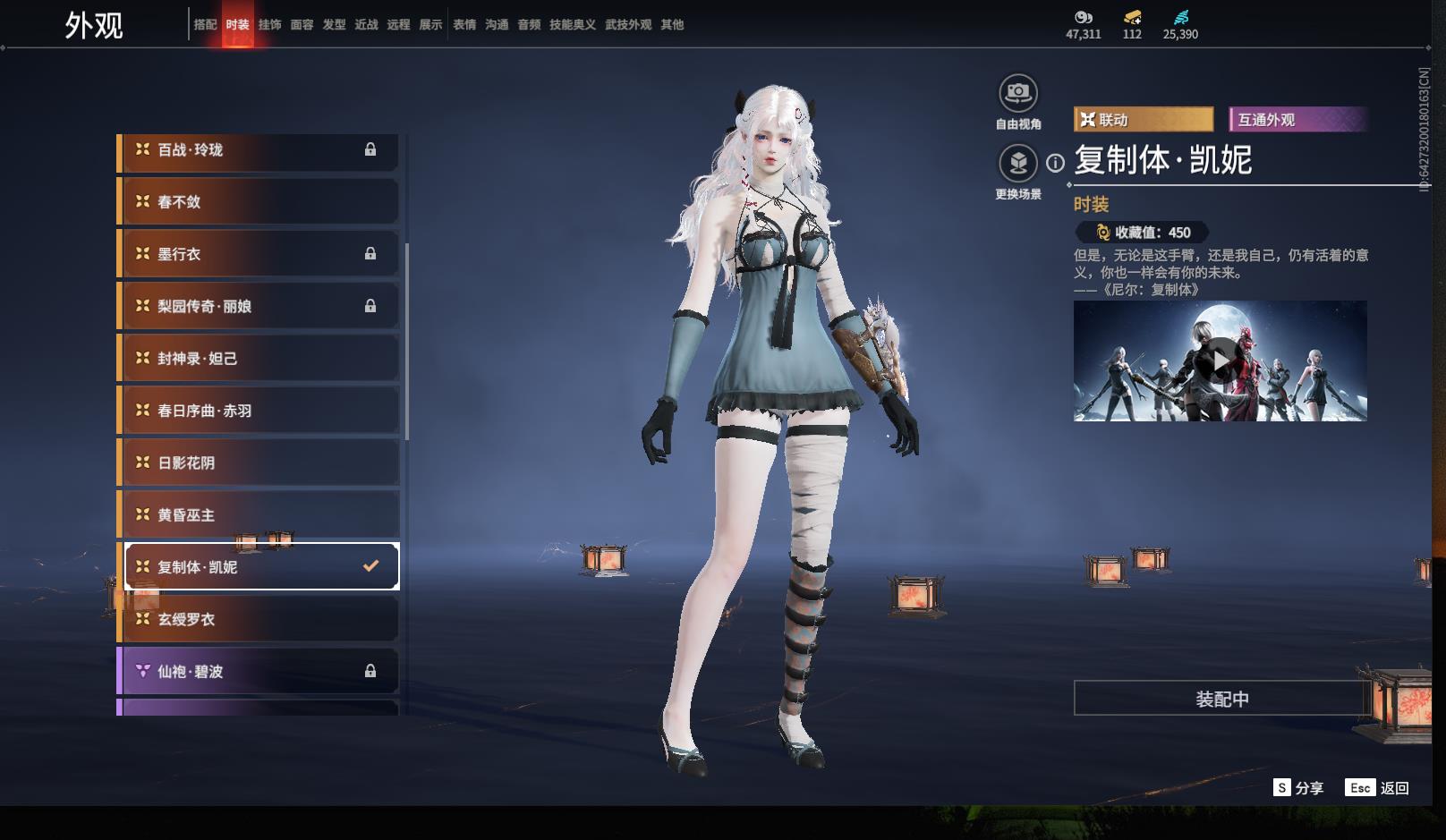Click the 装配中 equip button

pyautogui.click(x=1221, y=699)
